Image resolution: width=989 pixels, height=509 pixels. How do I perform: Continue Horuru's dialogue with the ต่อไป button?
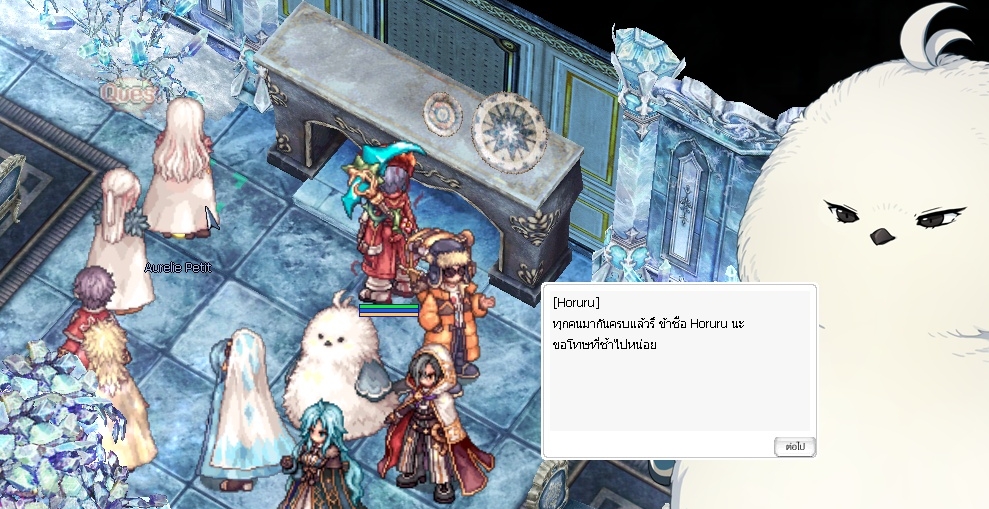pyautogui.click(x=794, y=446)
